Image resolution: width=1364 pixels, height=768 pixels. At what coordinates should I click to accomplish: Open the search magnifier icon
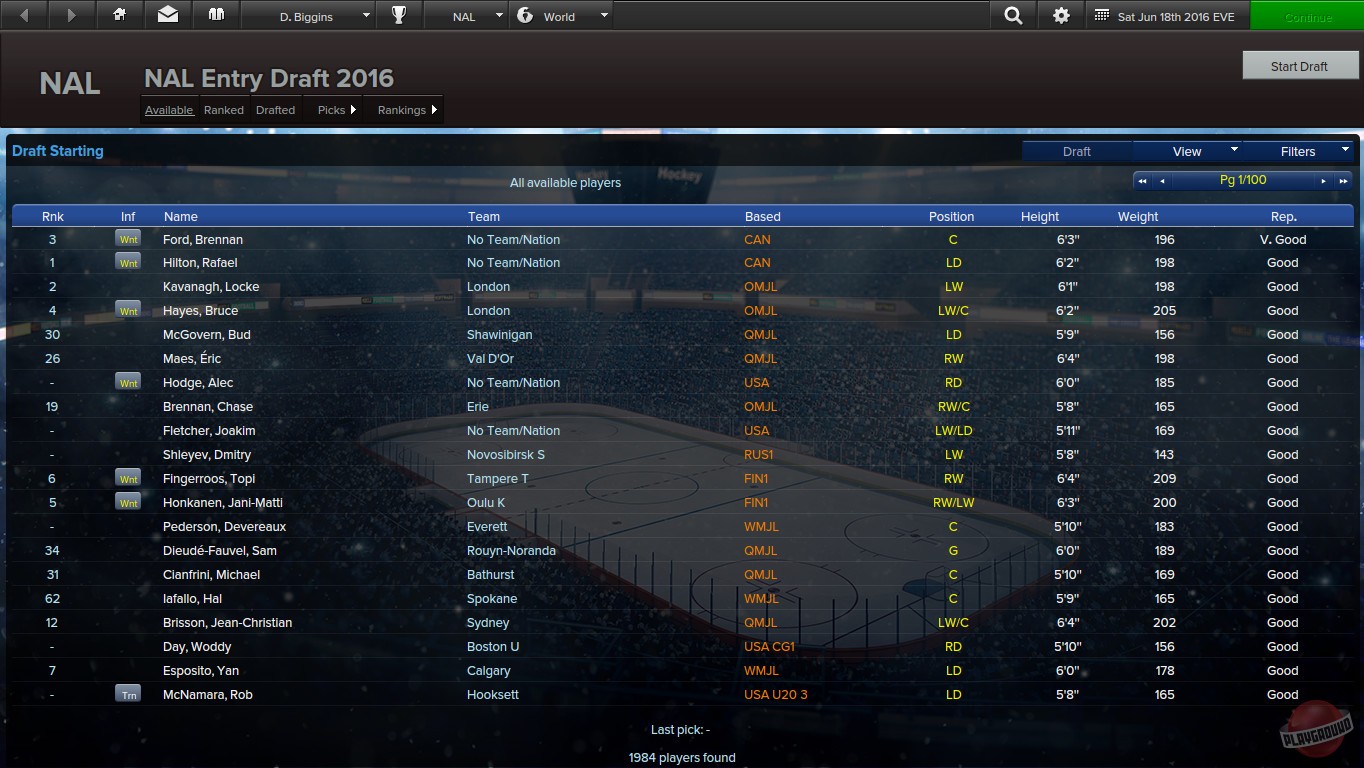point(1013,15)
